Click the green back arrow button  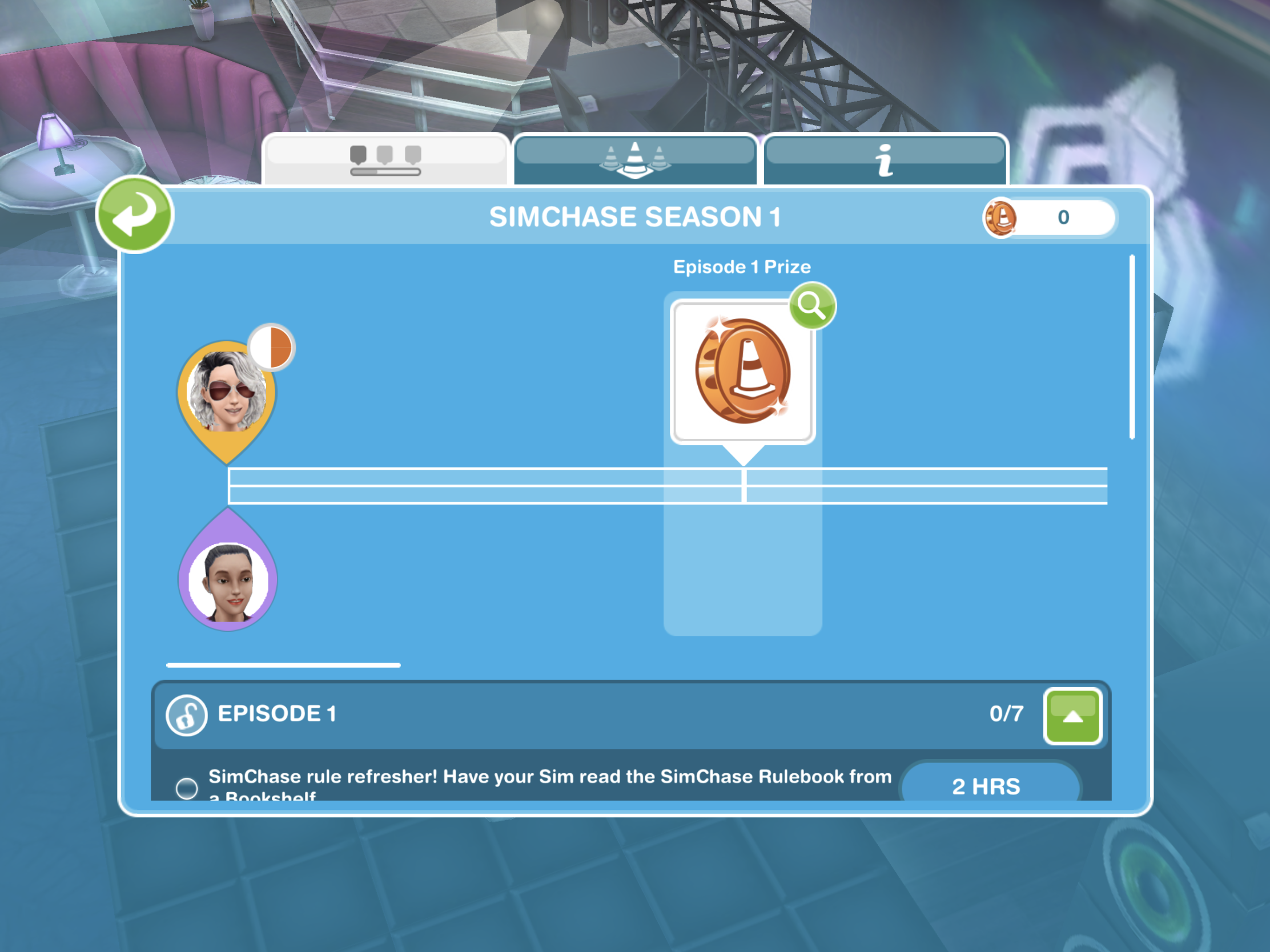tap(134, 215)
